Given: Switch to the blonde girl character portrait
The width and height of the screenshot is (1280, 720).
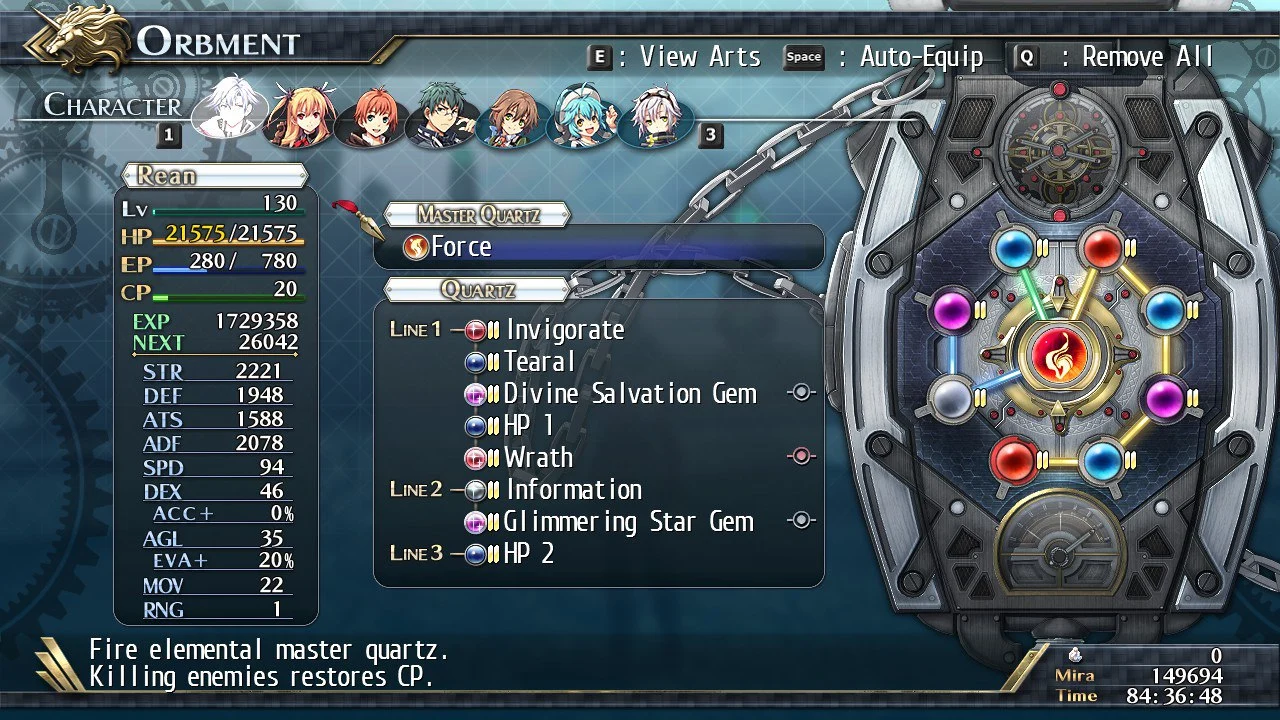Looking at the screenshot, I should (297, 114).
